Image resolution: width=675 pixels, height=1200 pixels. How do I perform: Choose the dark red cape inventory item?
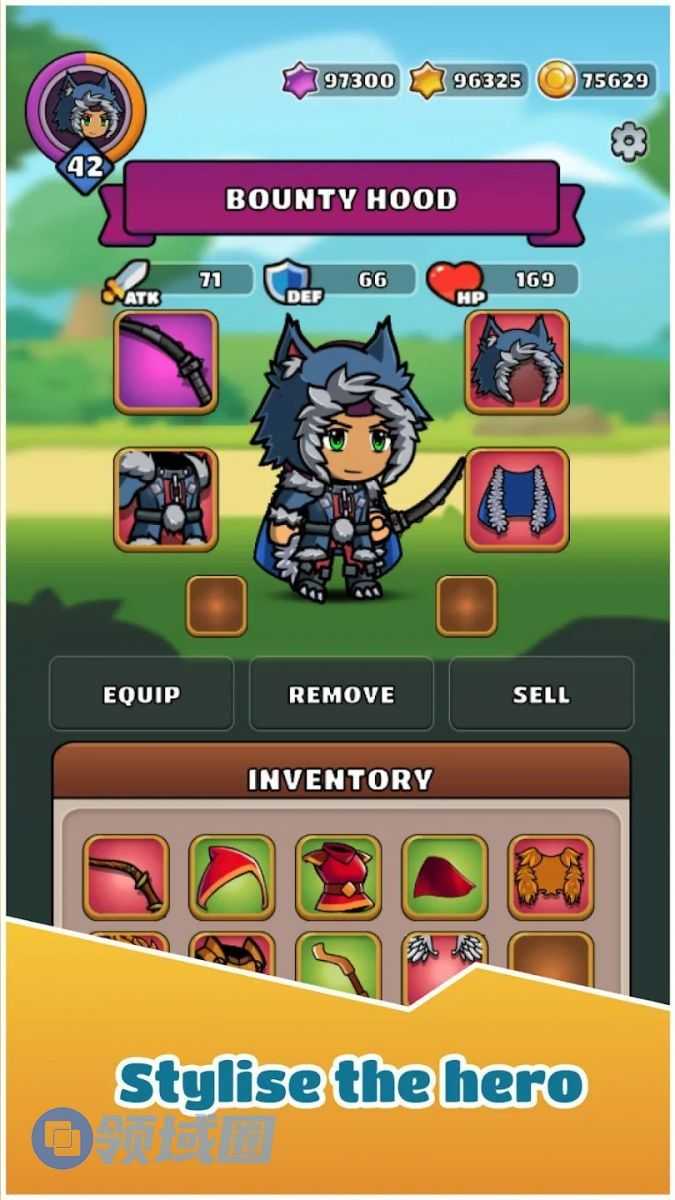coord(444,877)
